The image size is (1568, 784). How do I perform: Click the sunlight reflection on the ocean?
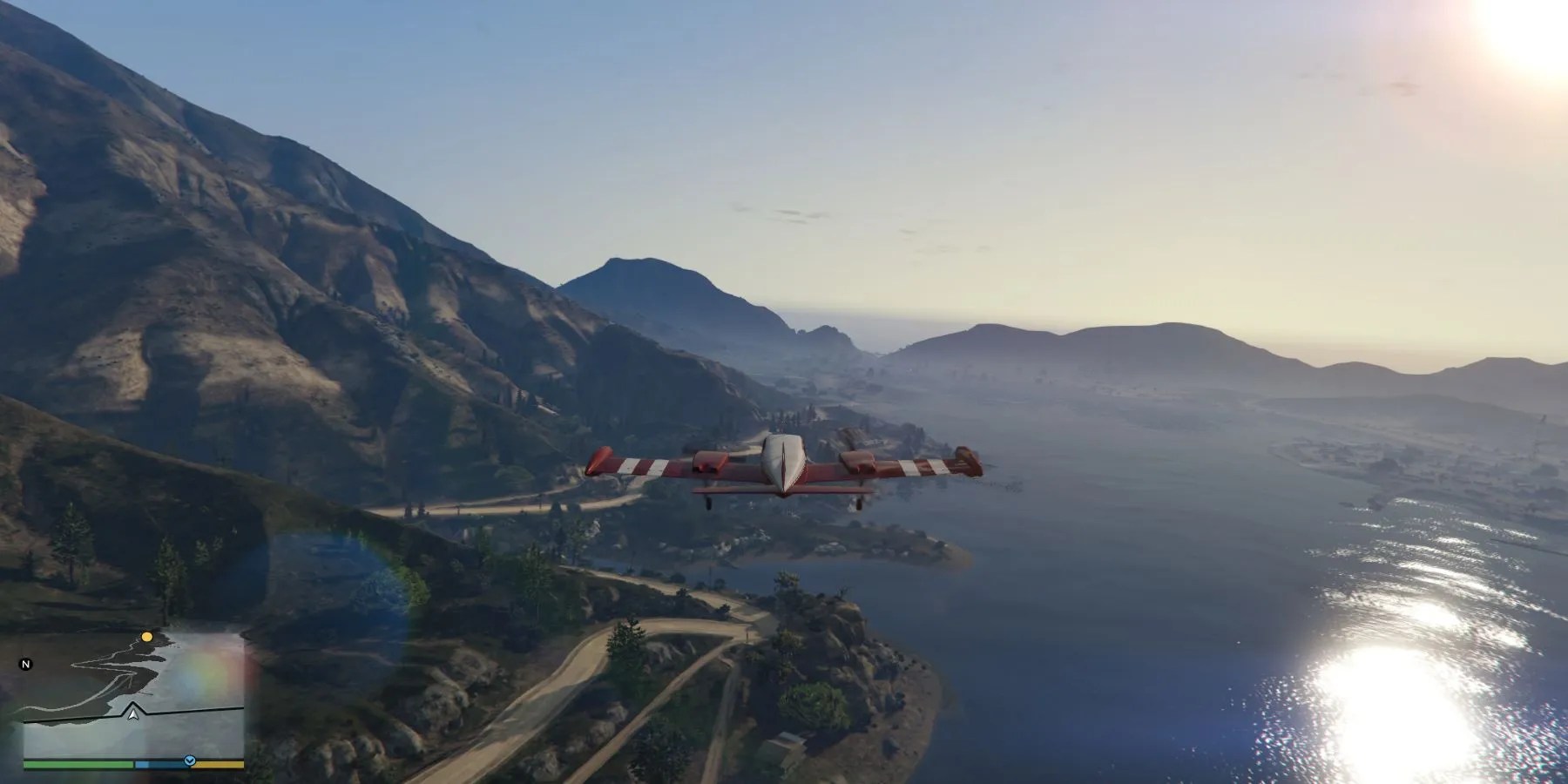[1394, 697]
